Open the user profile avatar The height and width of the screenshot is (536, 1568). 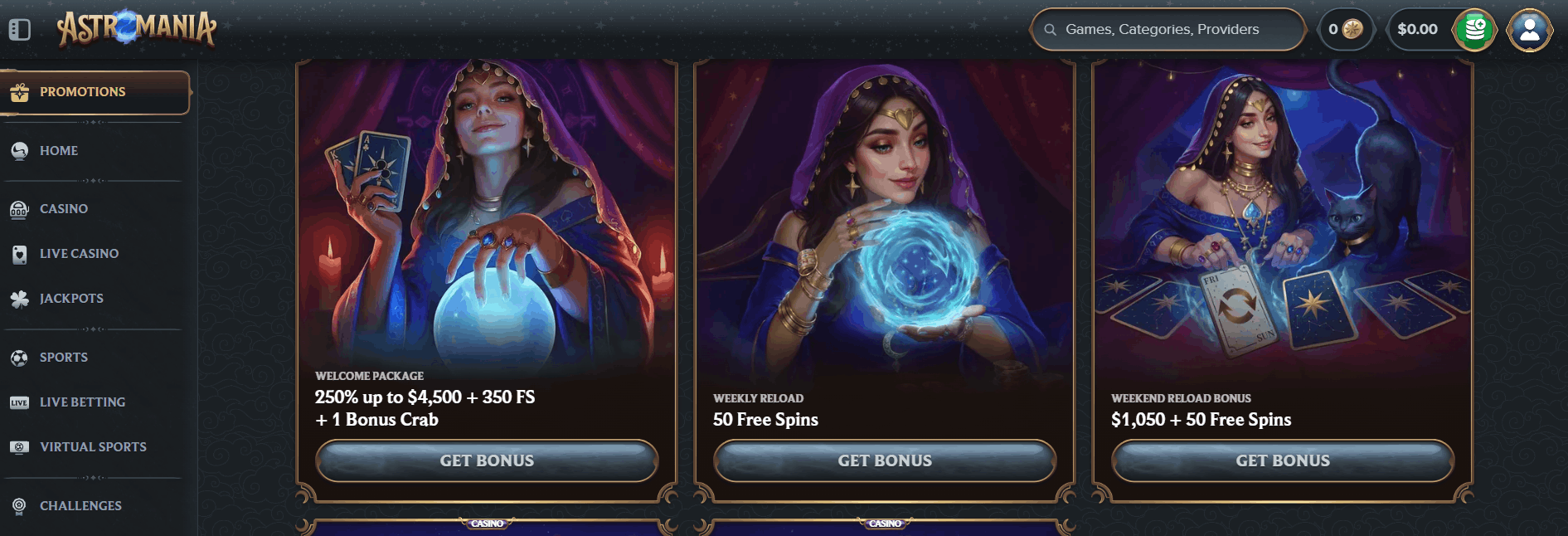point(1529,30)
